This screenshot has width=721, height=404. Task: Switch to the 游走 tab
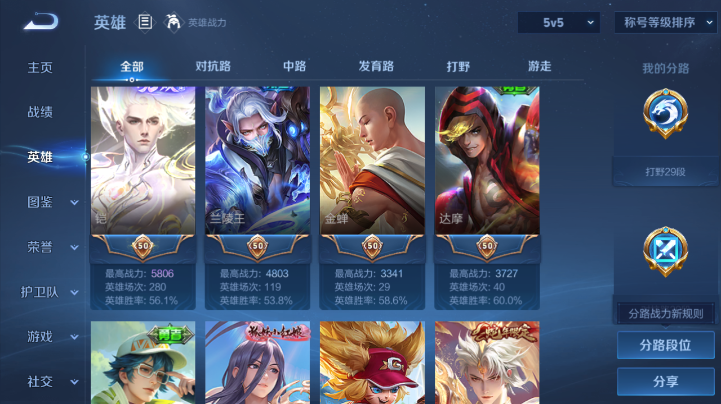click(539, 67)
